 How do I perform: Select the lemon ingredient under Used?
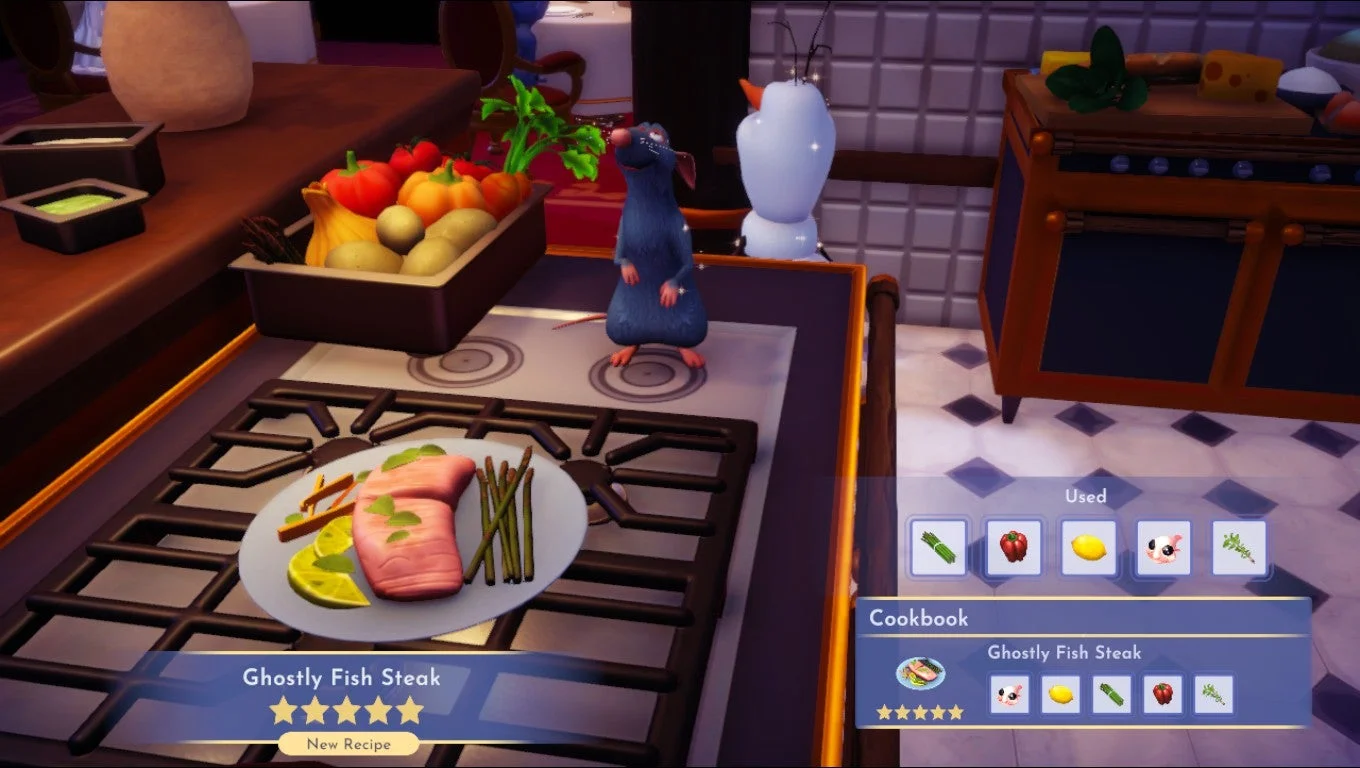click(x=1088, y=545)
